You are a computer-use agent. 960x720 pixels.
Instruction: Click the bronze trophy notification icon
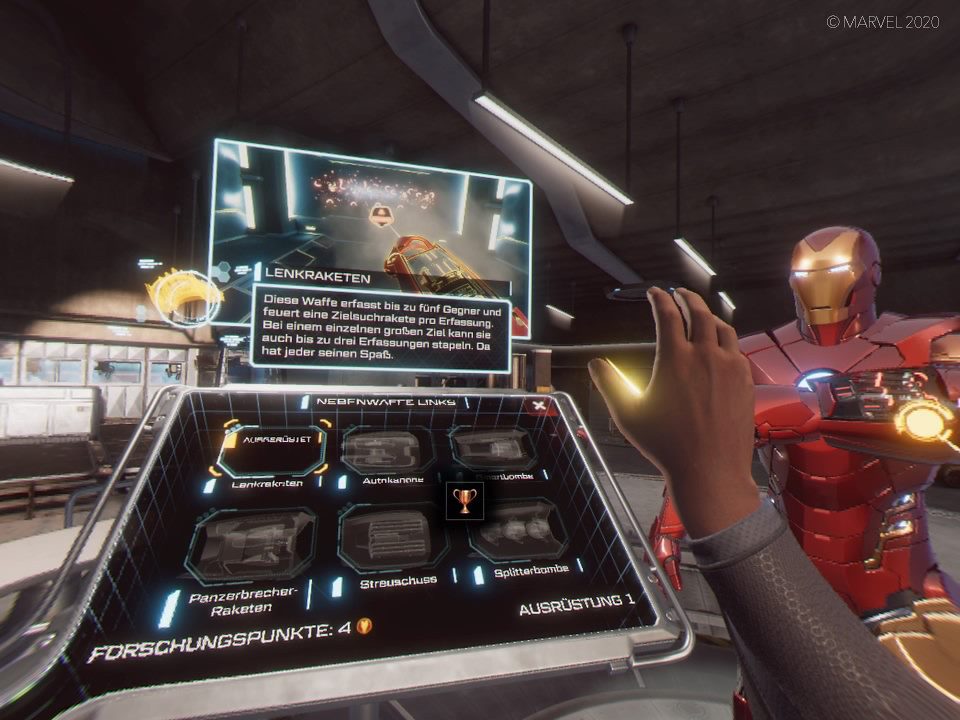[x=464, y=499]
